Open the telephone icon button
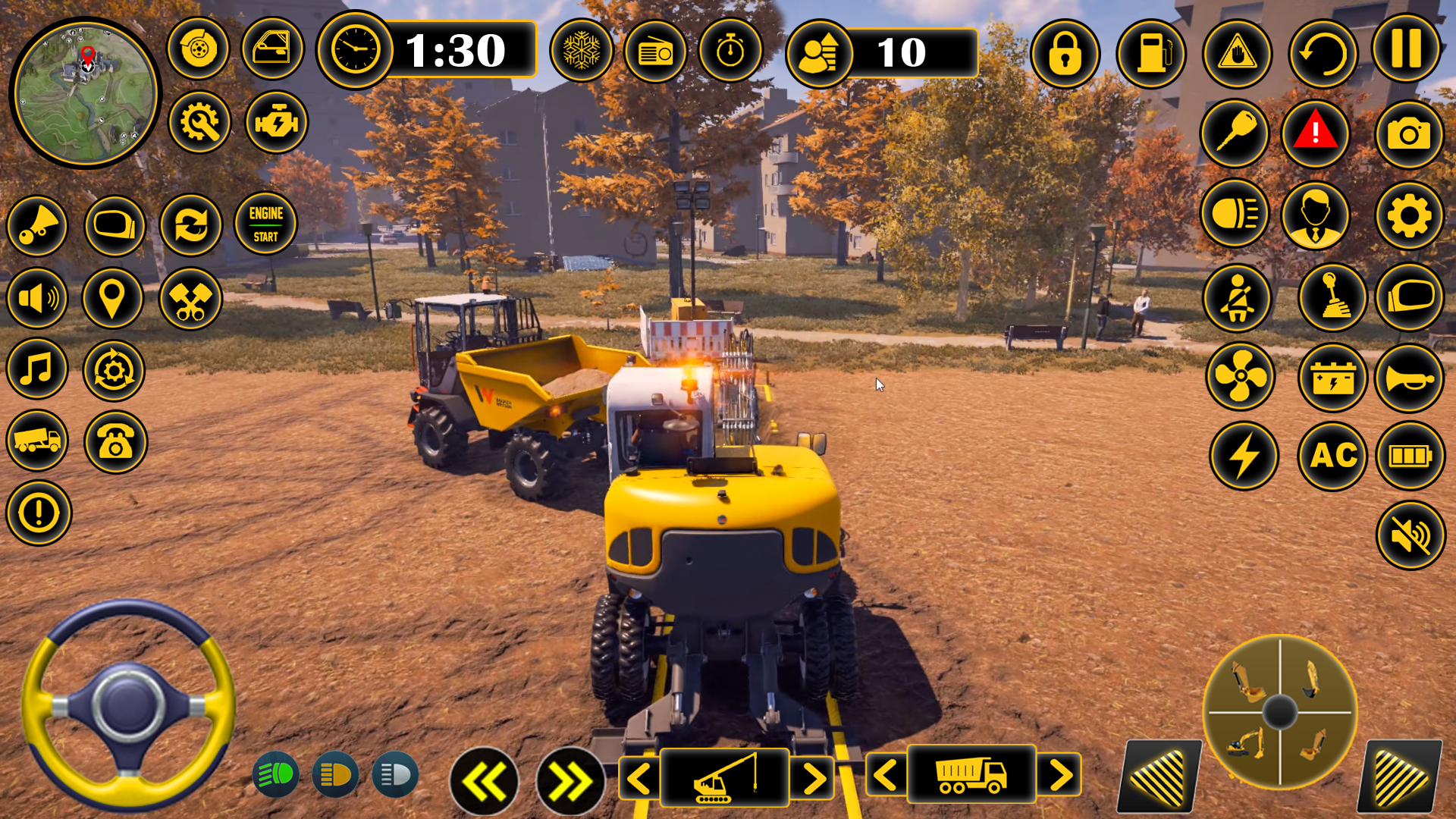The image size is (1456, 819). [115, 441]
